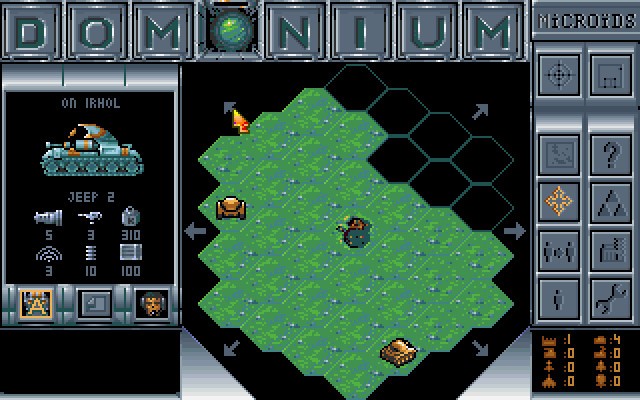Click the dimmed map icon button
The width and height of the screenshot is (640, 400).
click(558, 154)
